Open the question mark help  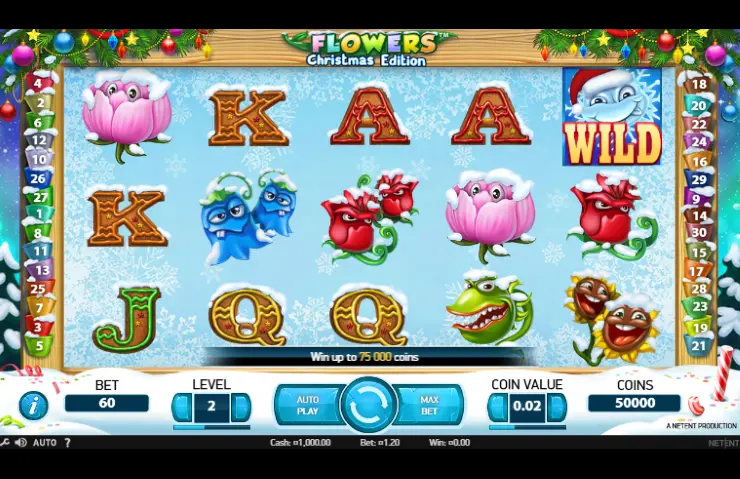[68, 442]
